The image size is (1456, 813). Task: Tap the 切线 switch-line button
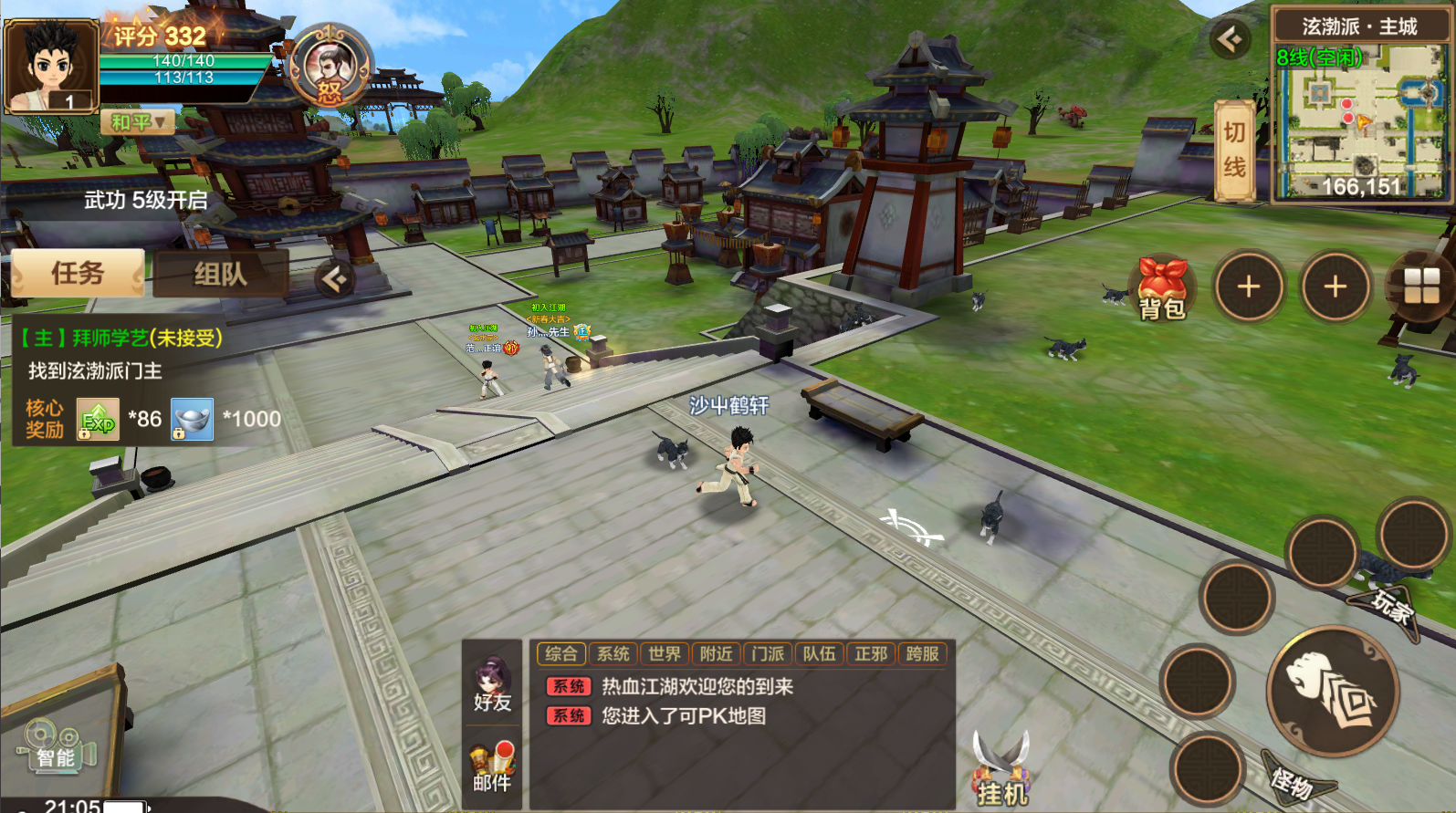coord(1234,151)
